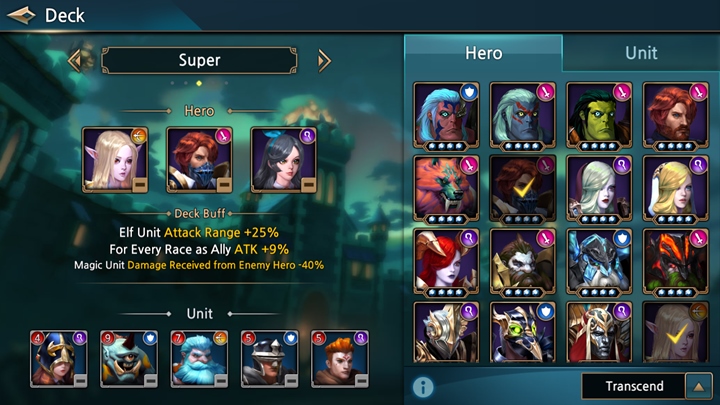
Task: Select the blue horned troll unit card
Action: (x=129, y=358)
